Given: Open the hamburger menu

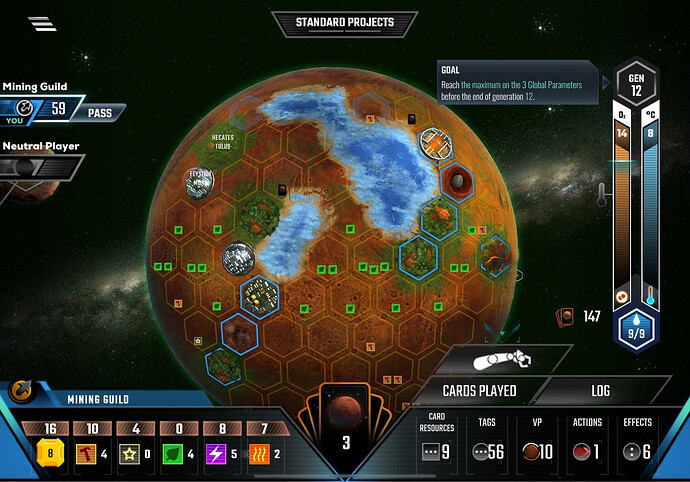Looking at the screenshot, I should pyautogui.click(x=42, y=24).
